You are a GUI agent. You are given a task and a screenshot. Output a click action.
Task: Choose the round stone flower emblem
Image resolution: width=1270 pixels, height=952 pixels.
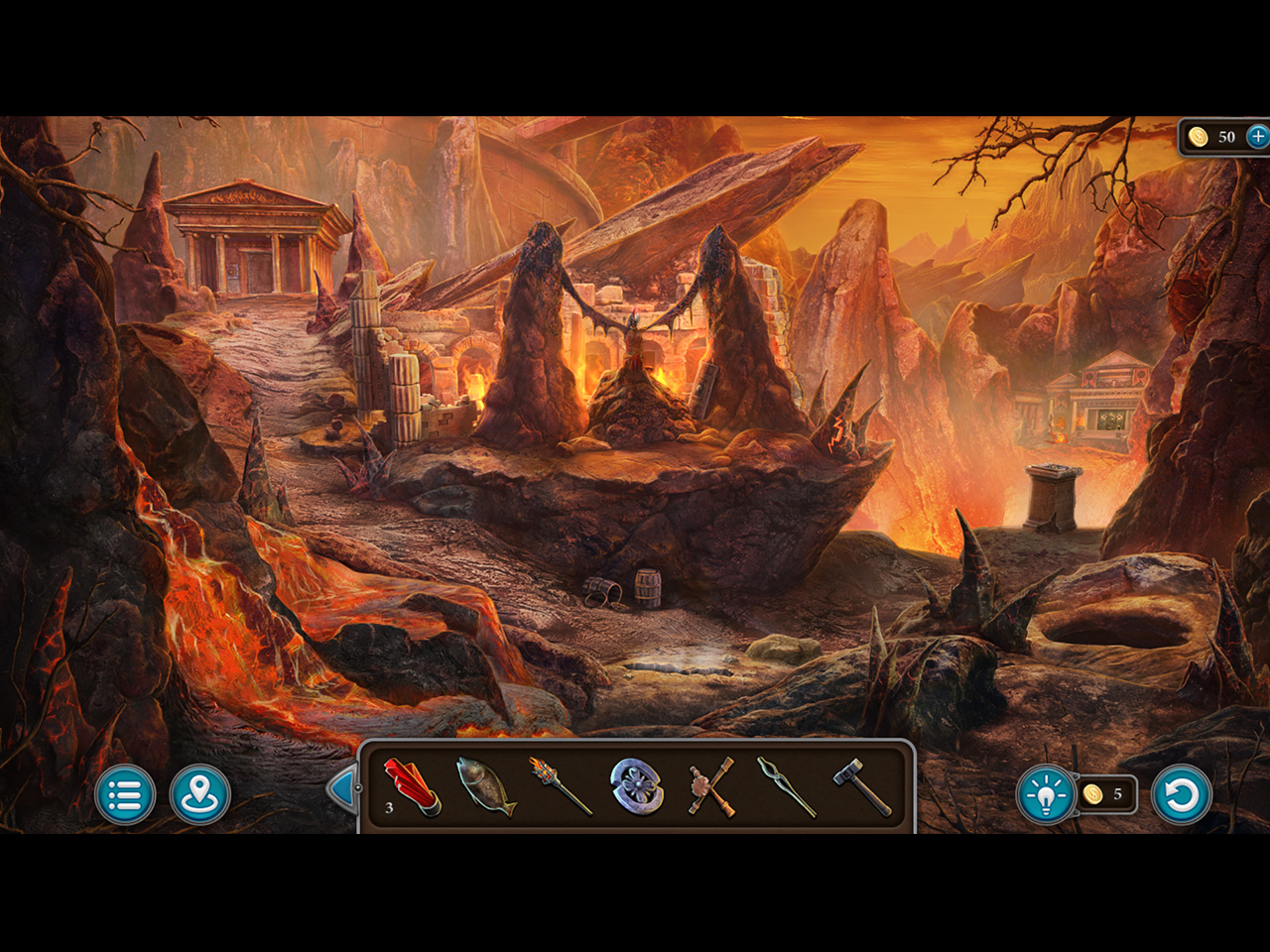coord(636,786)
